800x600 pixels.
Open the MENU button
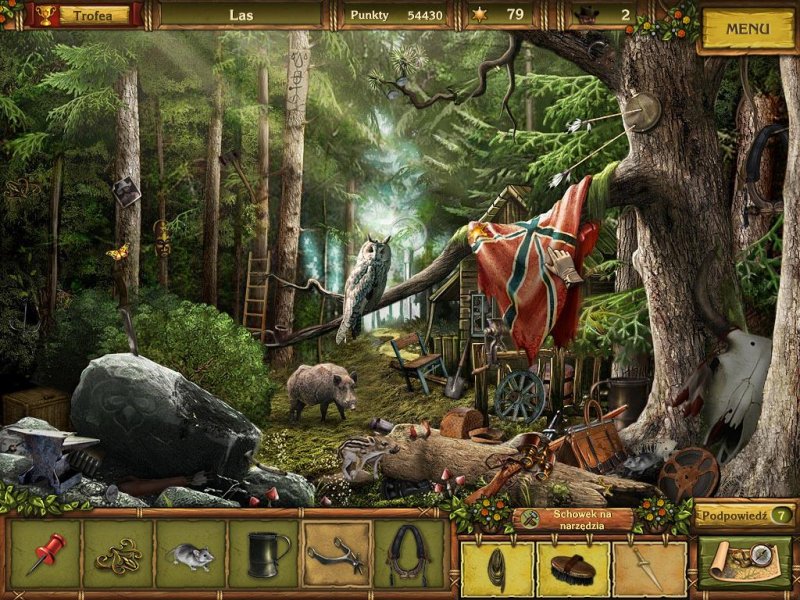(746, 29)
